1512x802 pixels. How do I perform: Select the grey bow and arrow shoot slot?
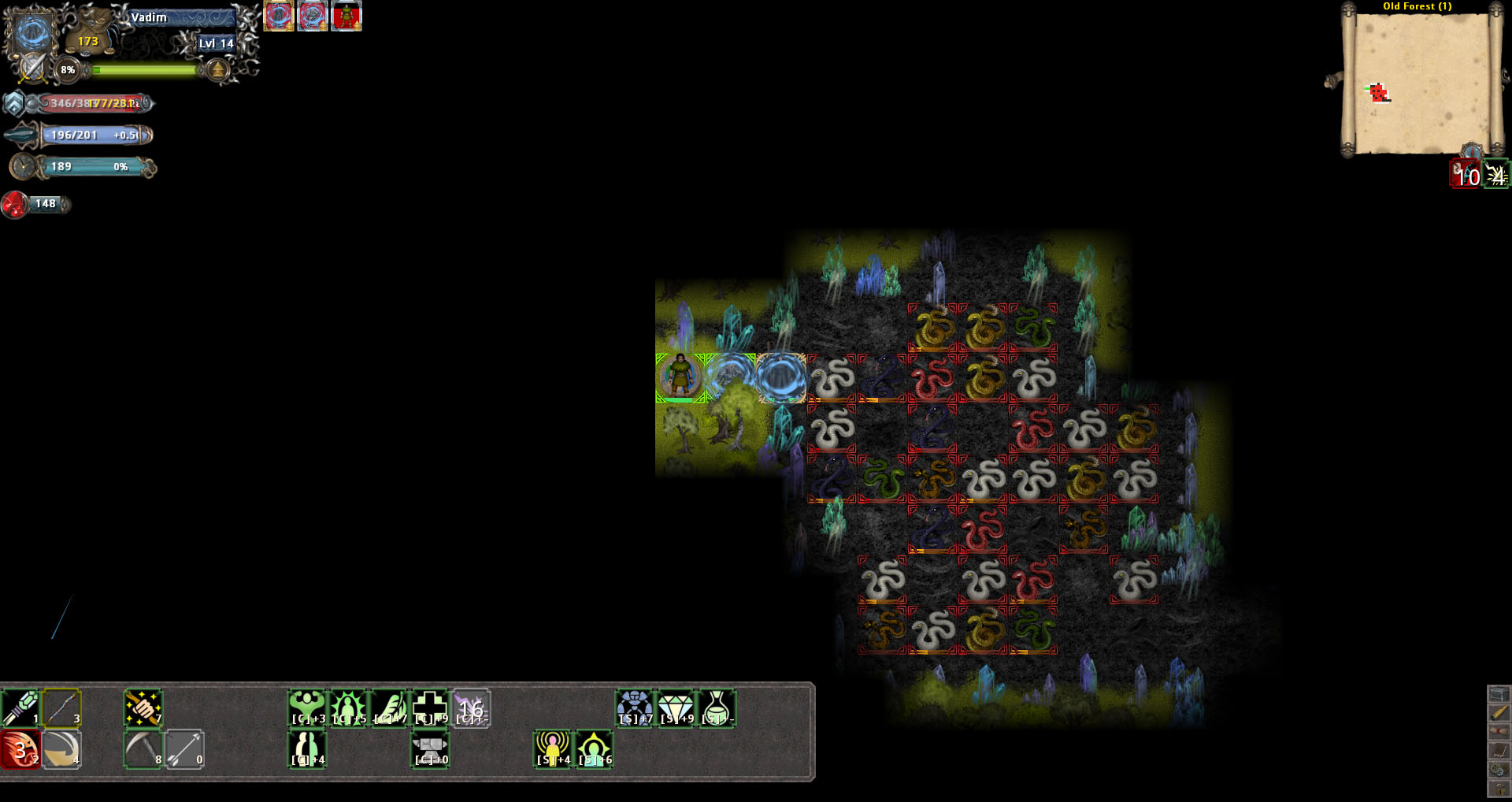pos(184,748)
